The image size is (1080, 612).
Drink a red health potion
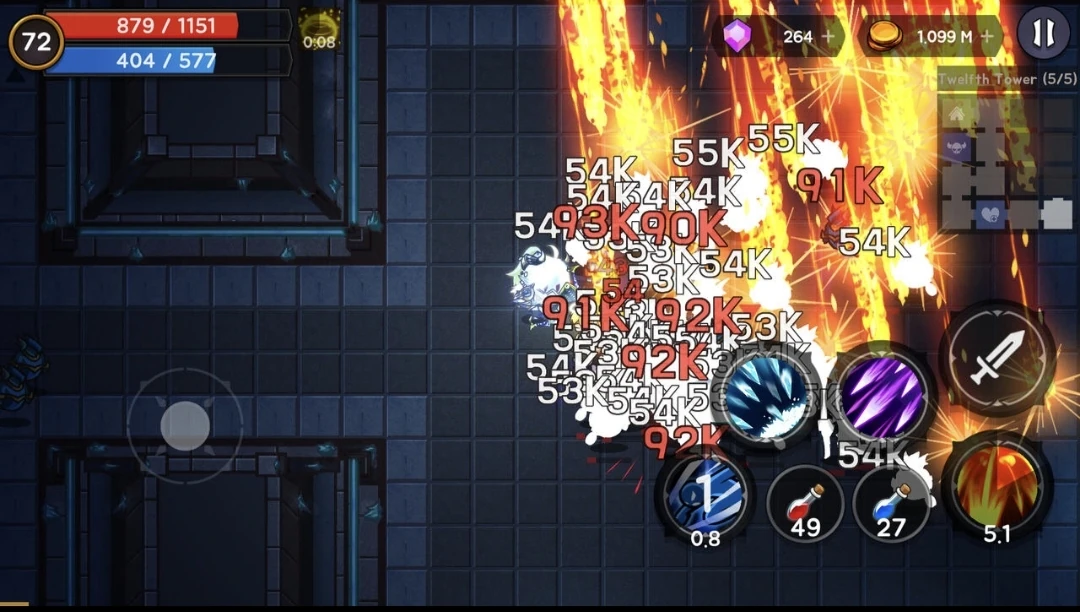click(805, 500)
